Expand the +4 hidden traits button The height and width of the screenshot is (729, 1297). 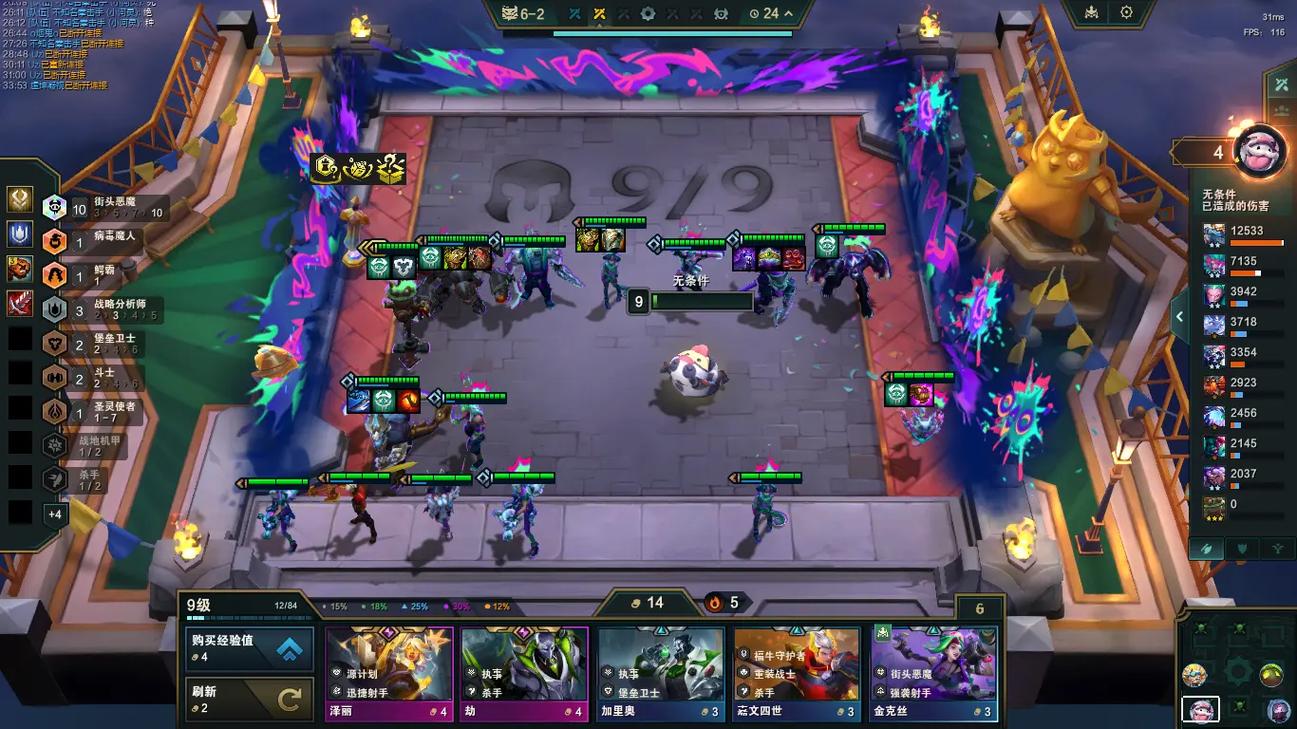55,514
